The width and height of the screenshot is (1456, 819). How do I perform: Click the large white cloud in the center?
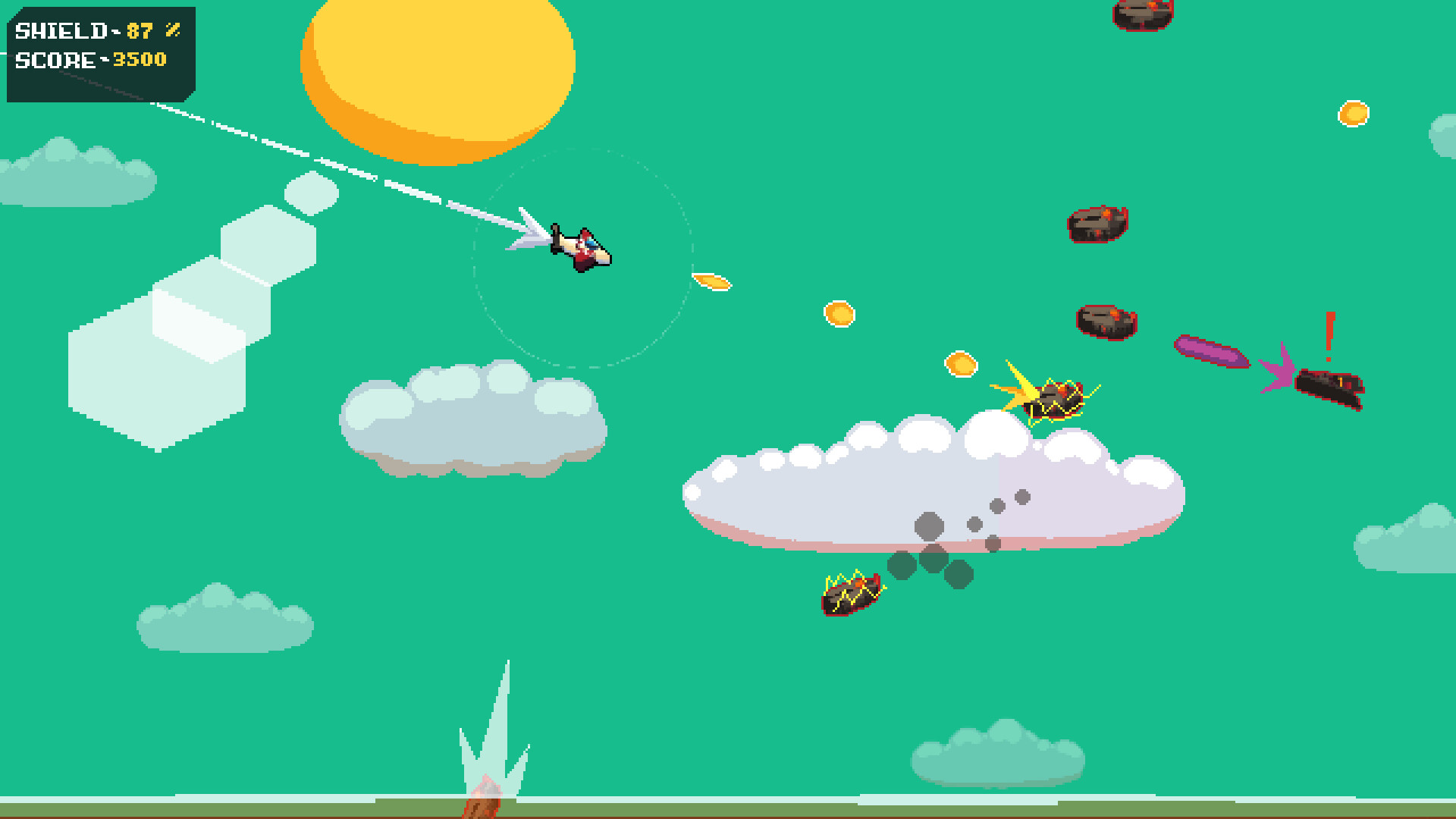[x=910, y=485]
